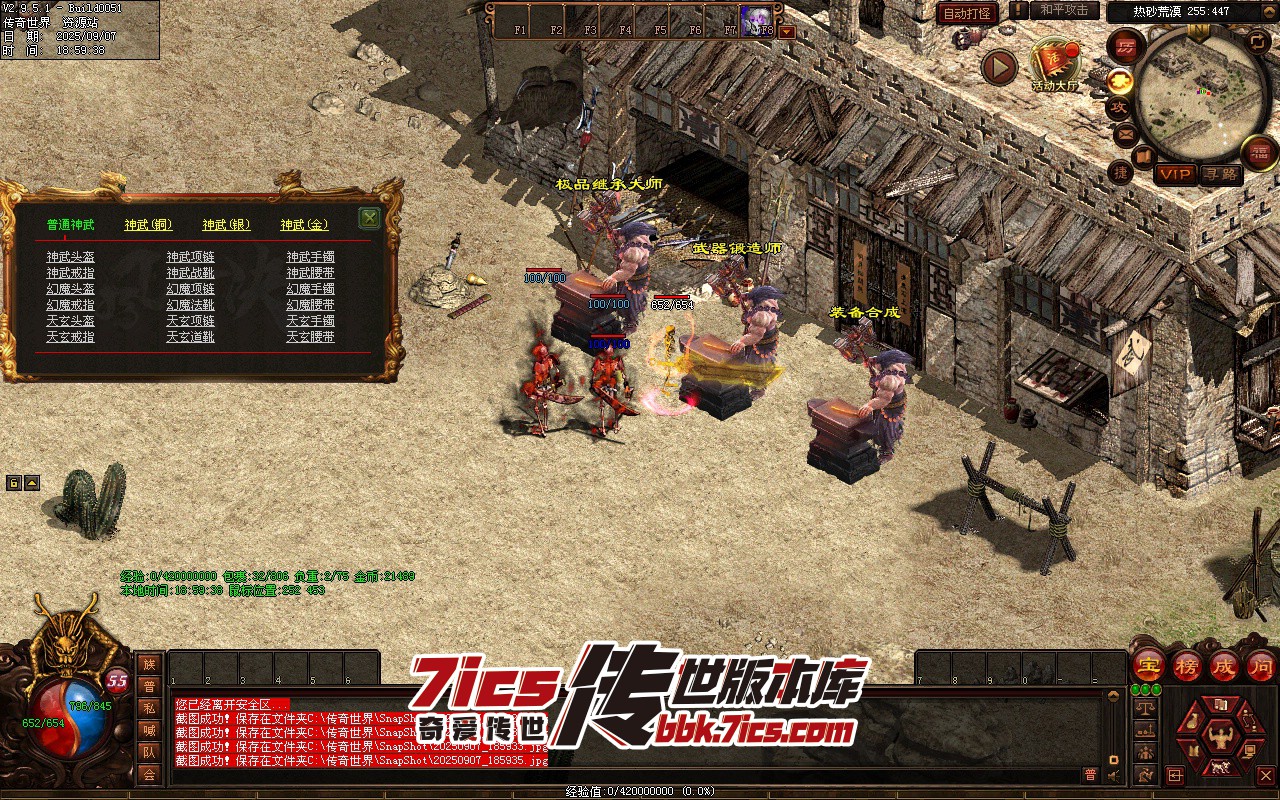1280x800 pixels.
Task: Choose the 幻魔项链 entry
Action: point(190,289)
